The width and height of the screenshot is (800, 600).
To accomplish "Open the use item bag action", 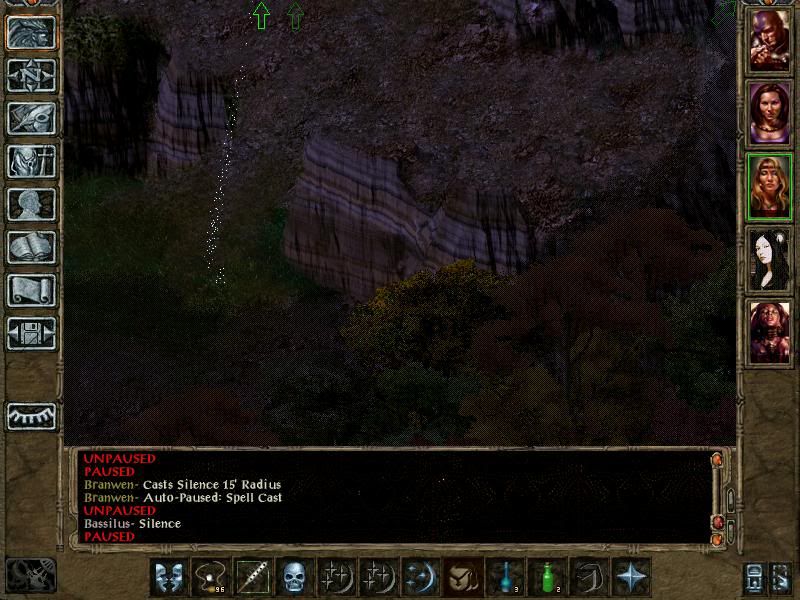I will tap(463, 577).
